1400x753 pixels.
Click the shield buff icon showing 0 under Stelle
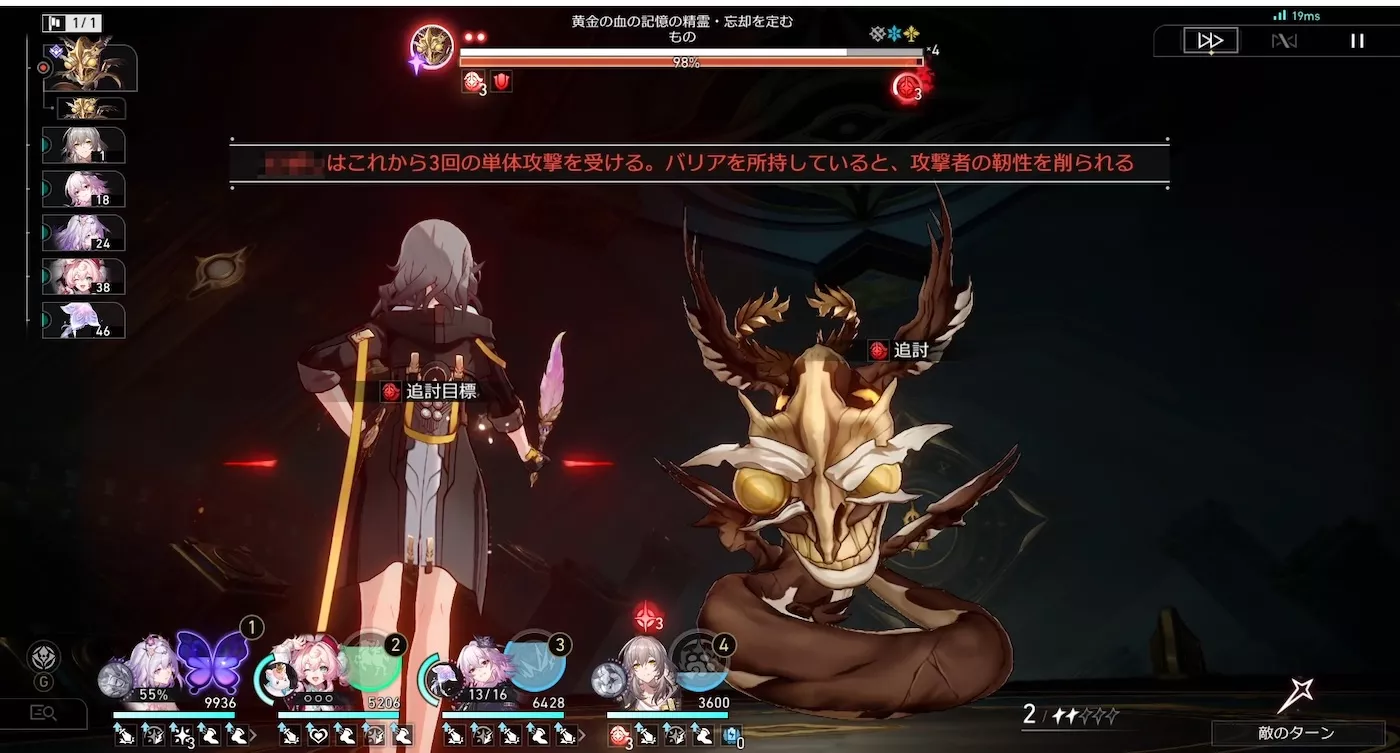click(732, 735)
